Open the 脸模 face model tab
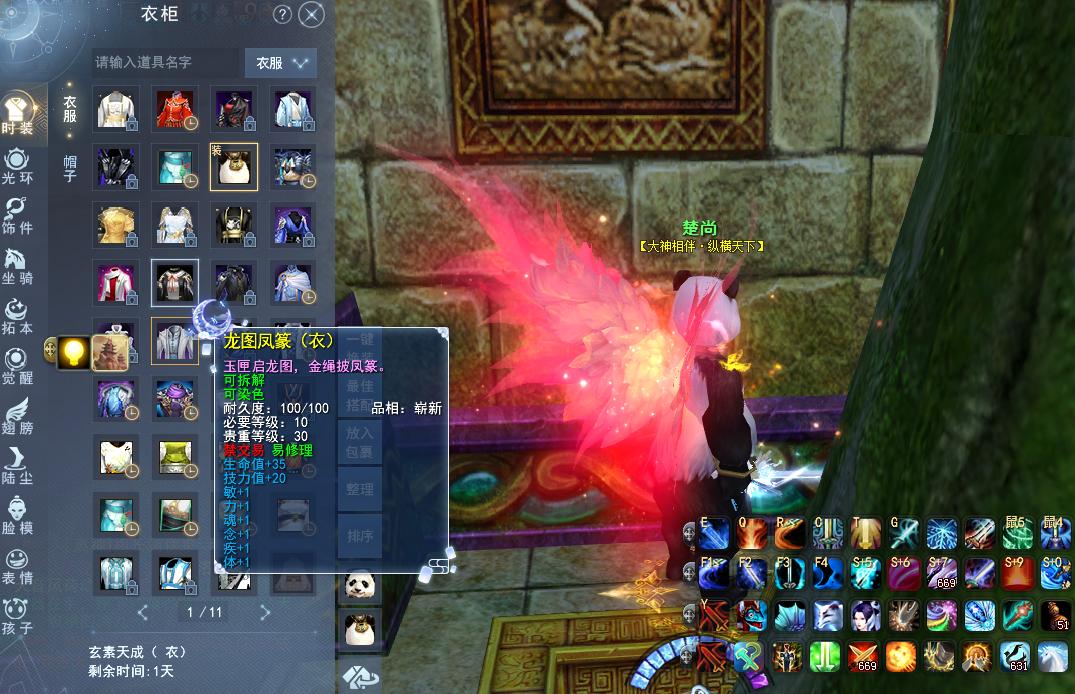 (x=17, y=517)
